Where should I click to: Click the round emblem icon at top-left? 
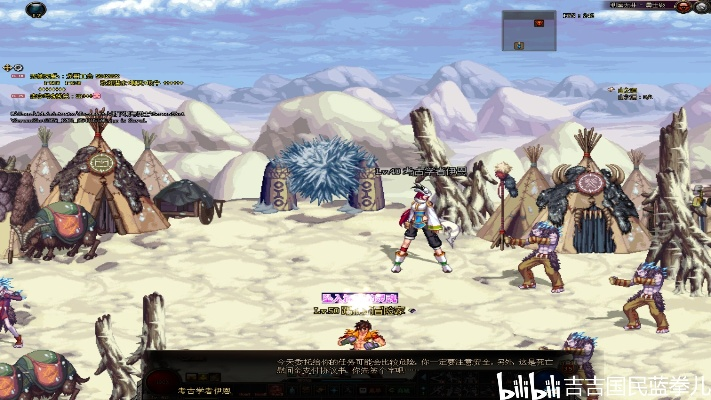tap(36, 9)
